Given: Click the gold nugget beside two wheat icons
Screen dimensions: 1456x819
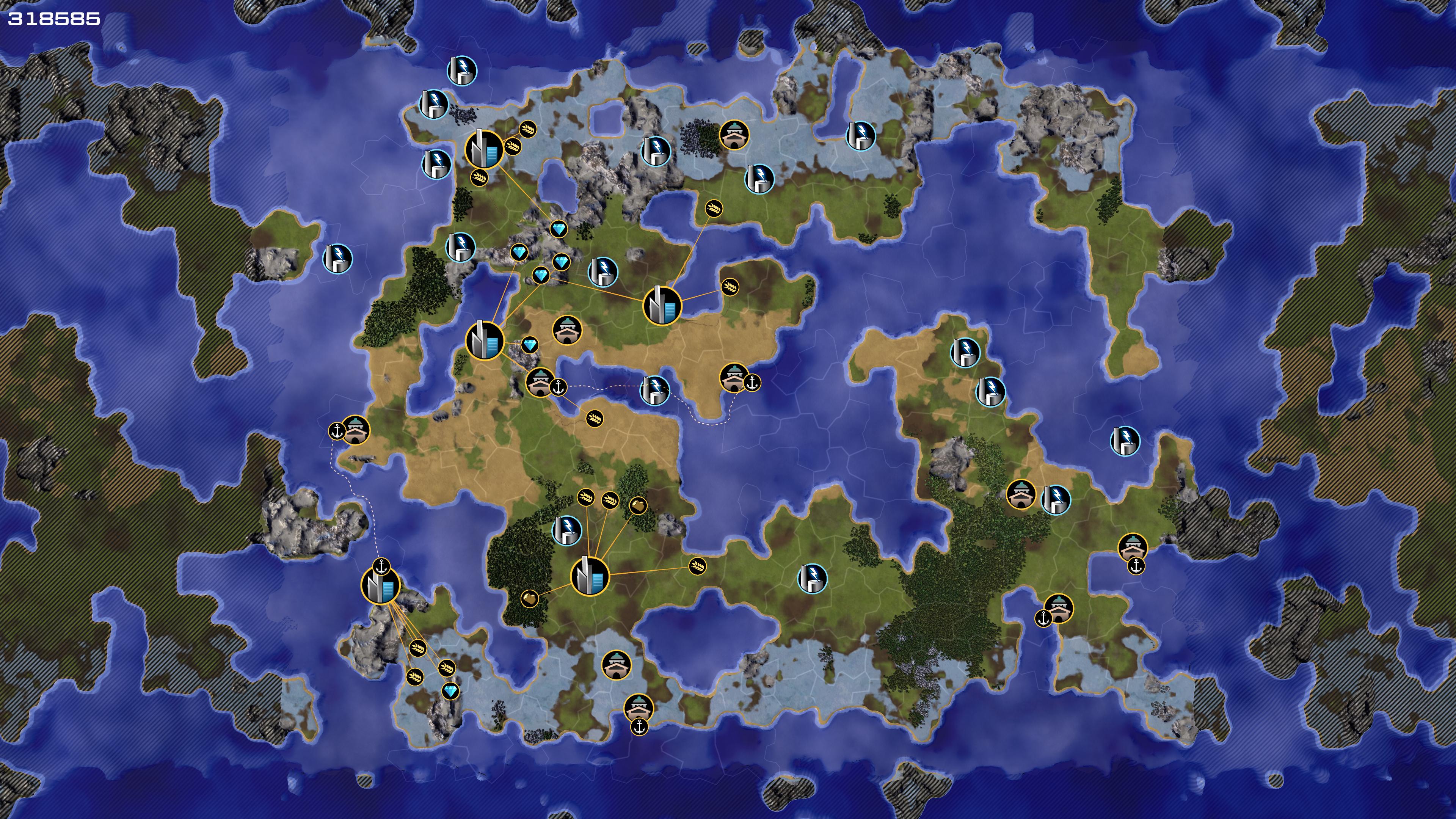Looking at the screenshot, I should tap(637, 505).
